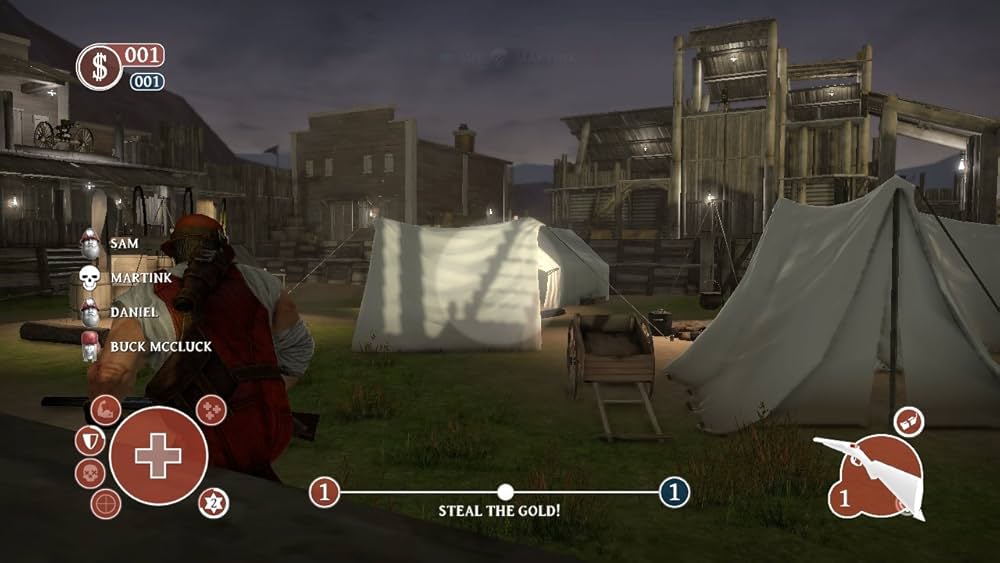This screenshot has height=563, width=1000.
Task: Select the crosshair accuracy perk icon
Action: [x=106, y=503]
